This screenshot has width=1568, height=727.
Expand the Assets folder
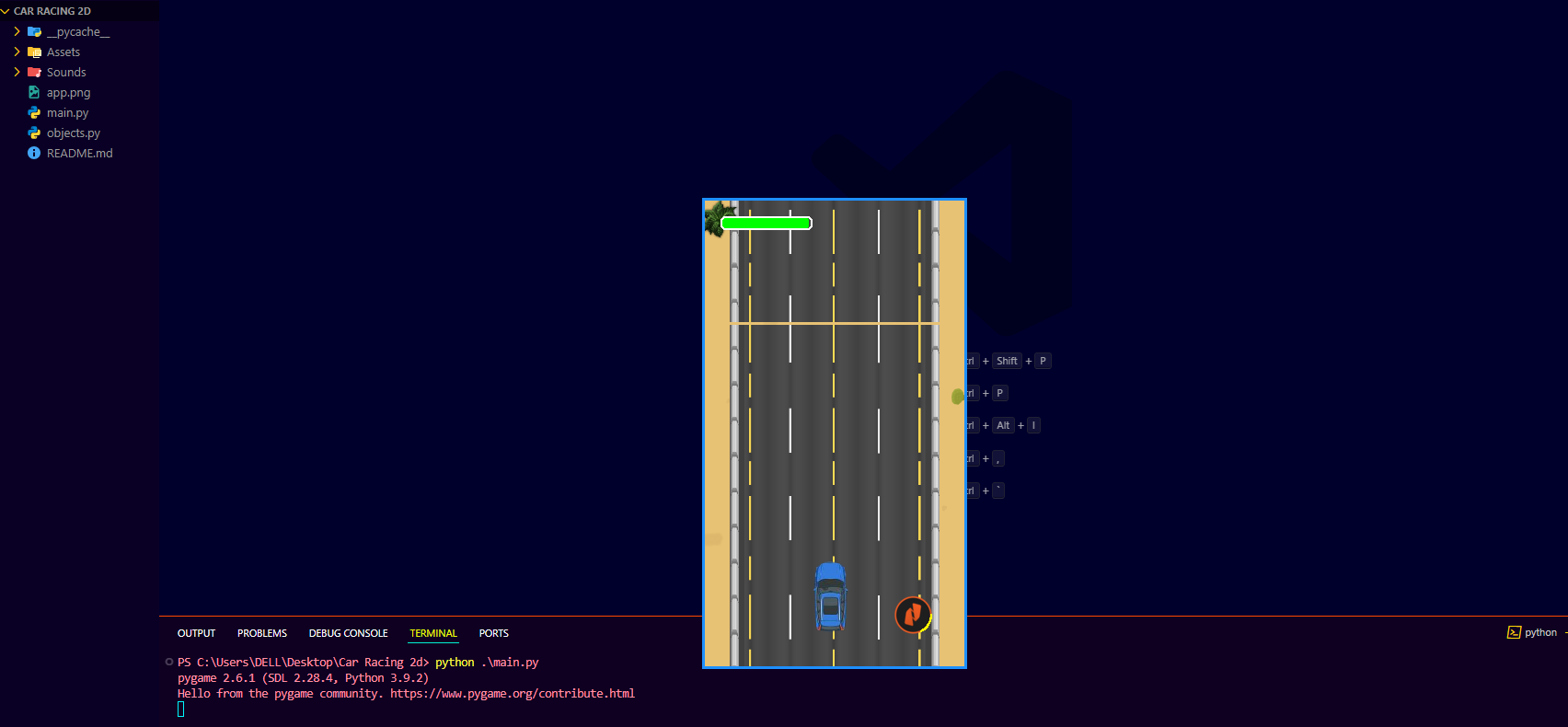pos(16,52)
